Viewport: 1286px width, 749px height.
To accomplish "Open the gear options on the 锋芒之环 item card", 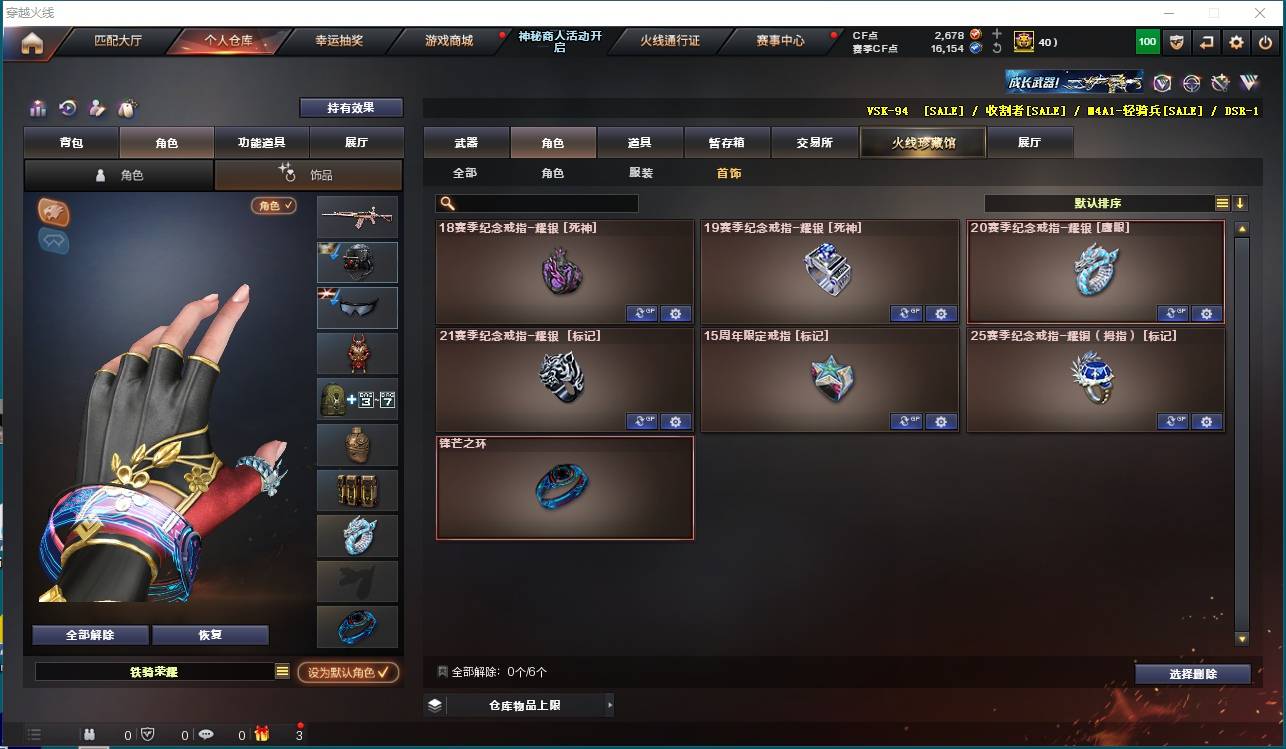I will [676, 530].
